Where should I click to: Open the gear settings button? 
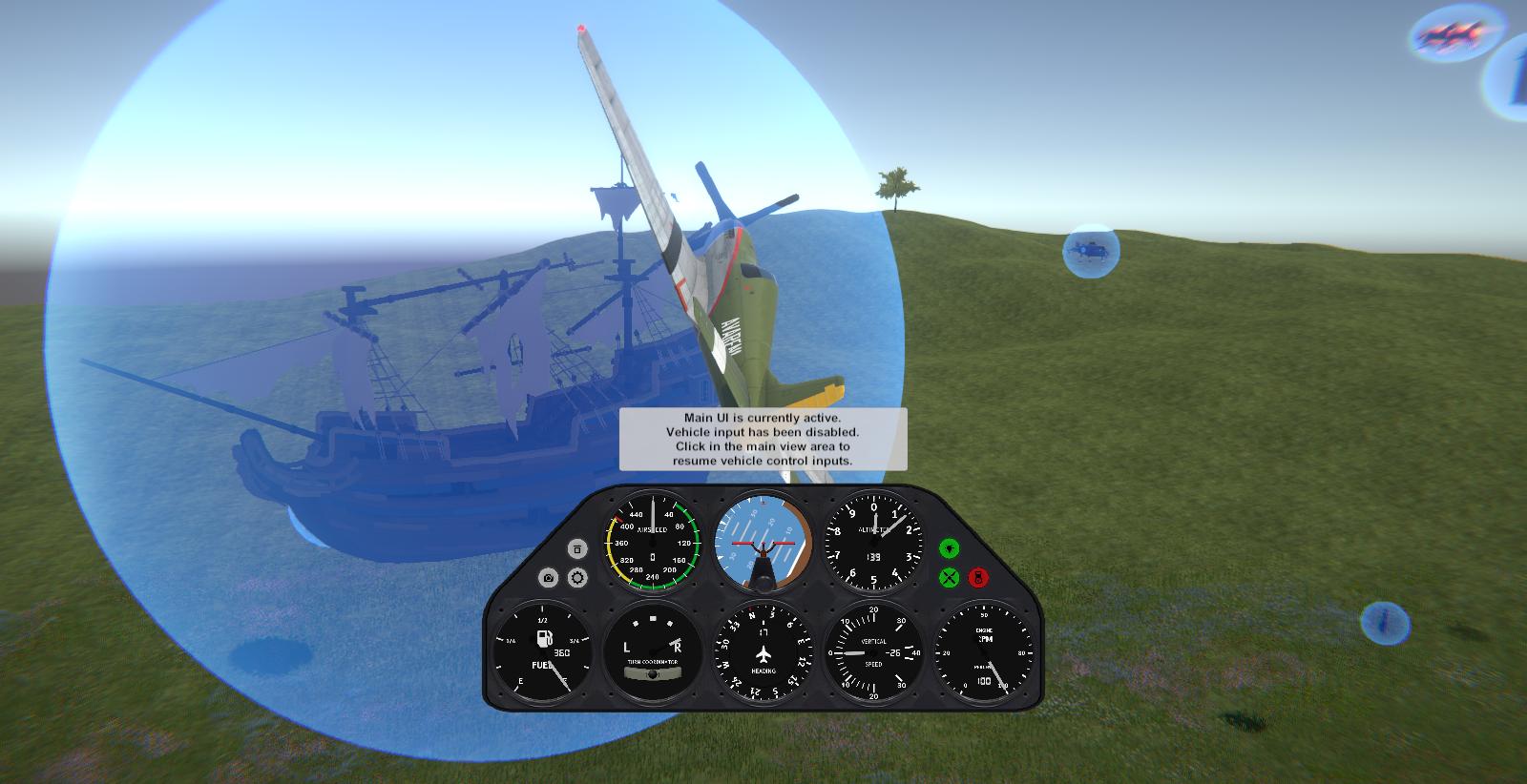point(577,578)
